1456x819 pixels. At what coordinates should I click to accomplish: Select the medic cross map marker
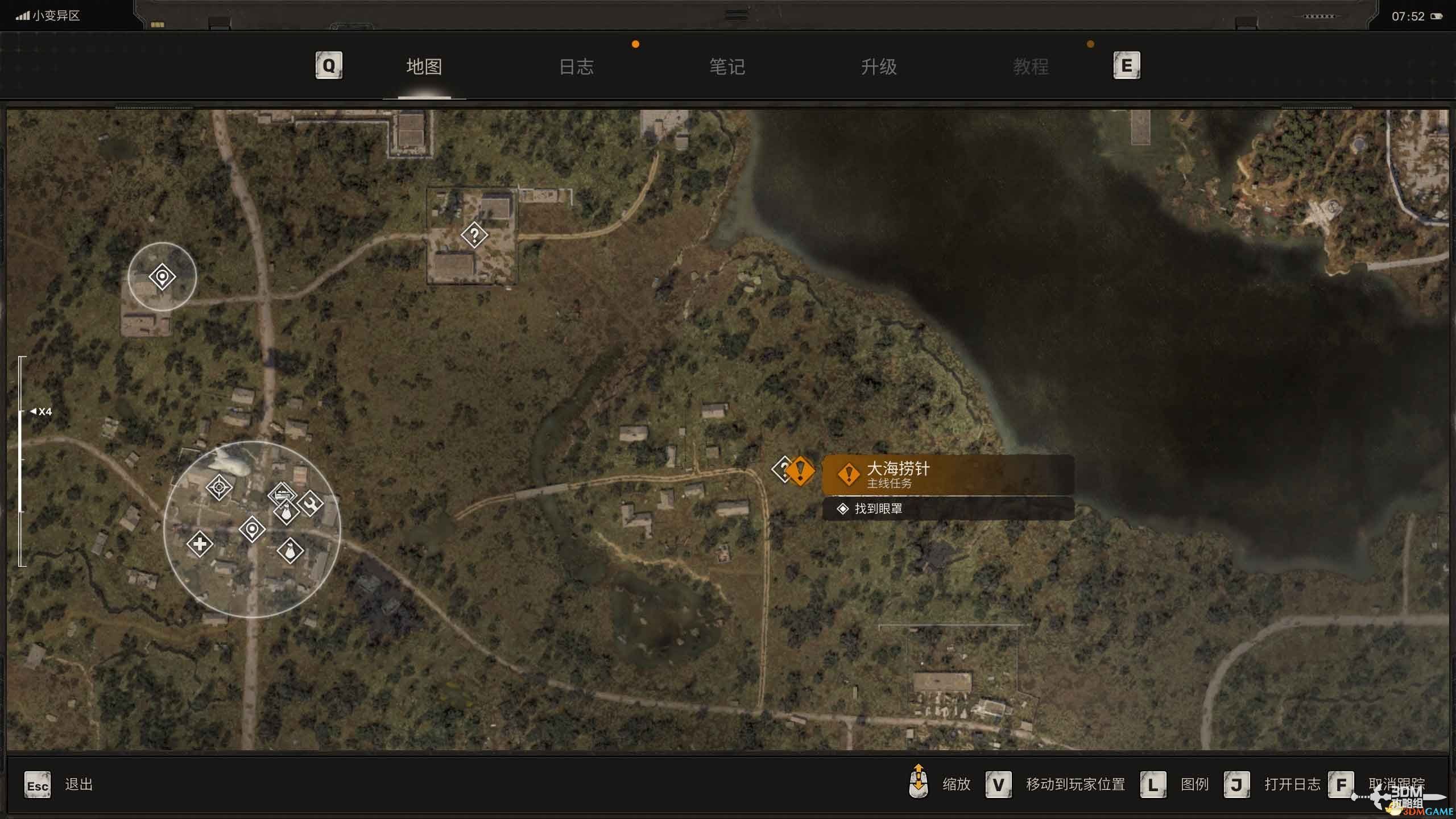200,544
